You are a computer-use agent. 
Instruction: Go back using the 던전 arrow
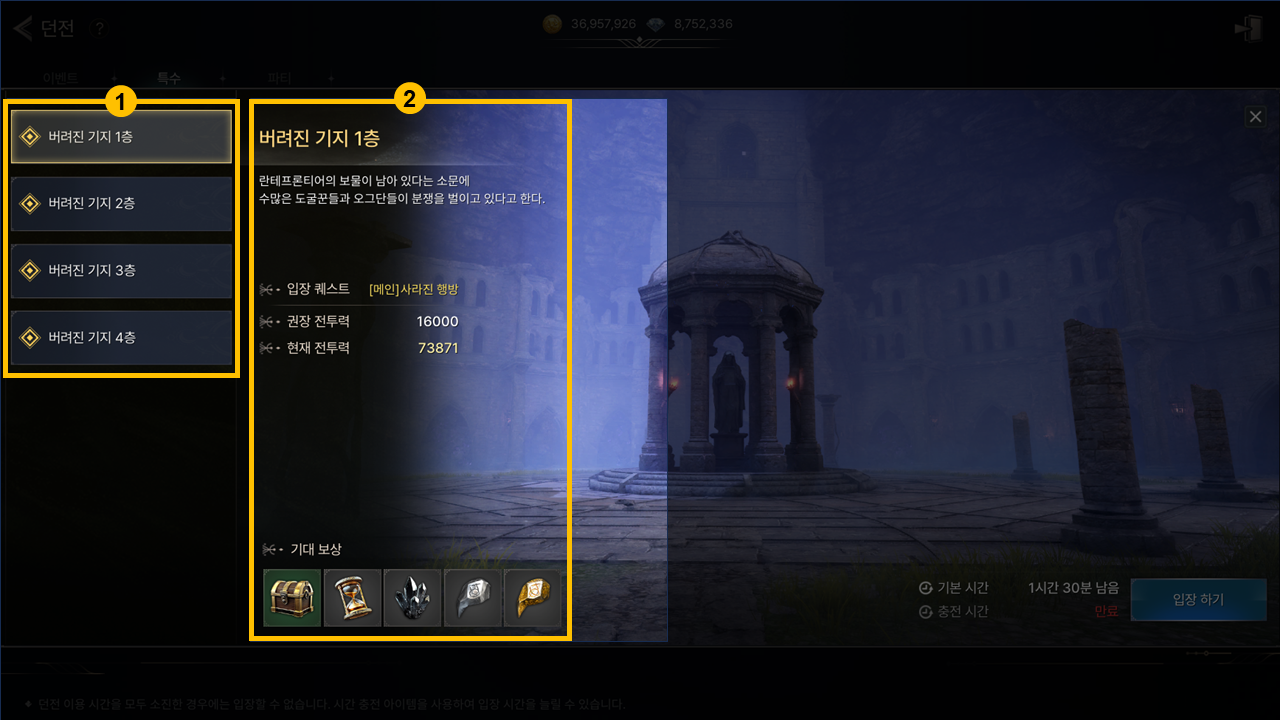24,28
